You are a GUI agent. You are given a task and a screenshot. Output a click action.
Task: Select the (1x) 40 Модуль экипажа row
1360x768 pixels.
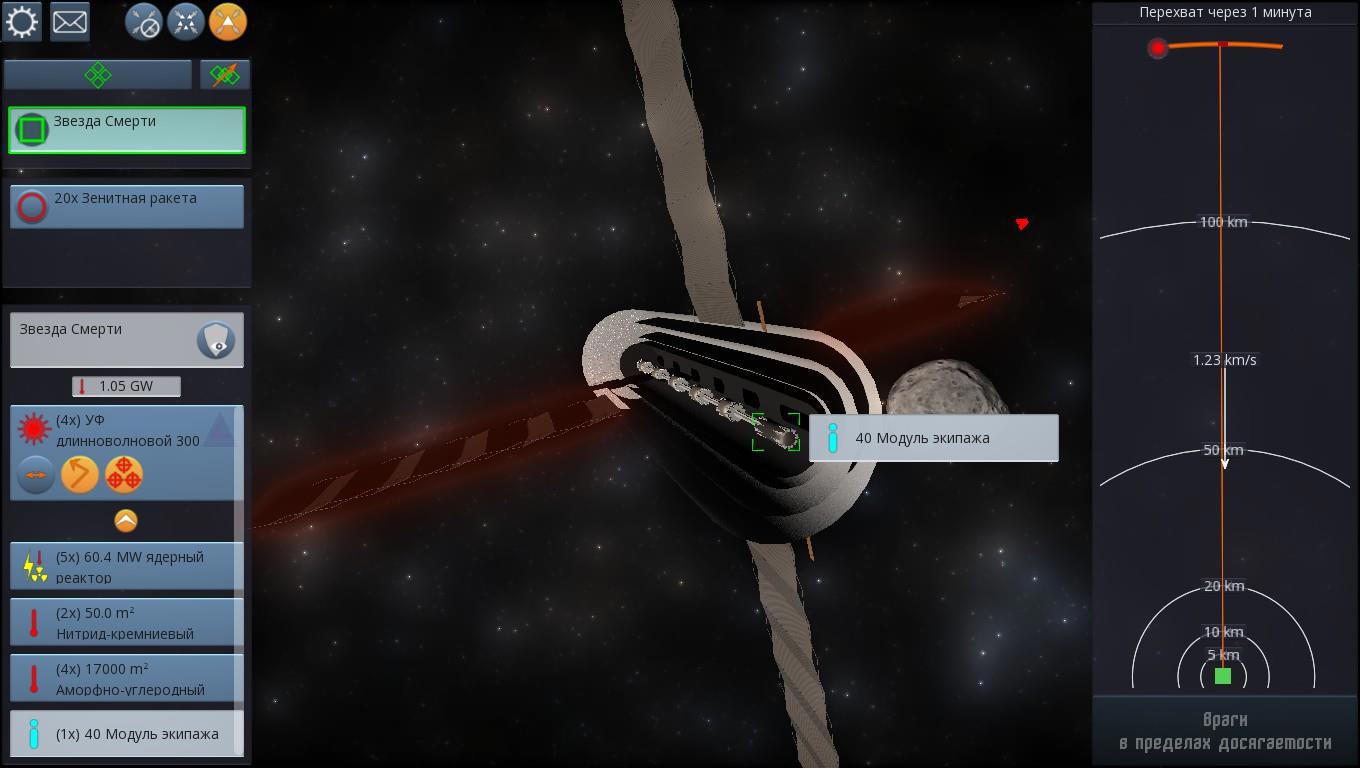click(x=127, y=734)
